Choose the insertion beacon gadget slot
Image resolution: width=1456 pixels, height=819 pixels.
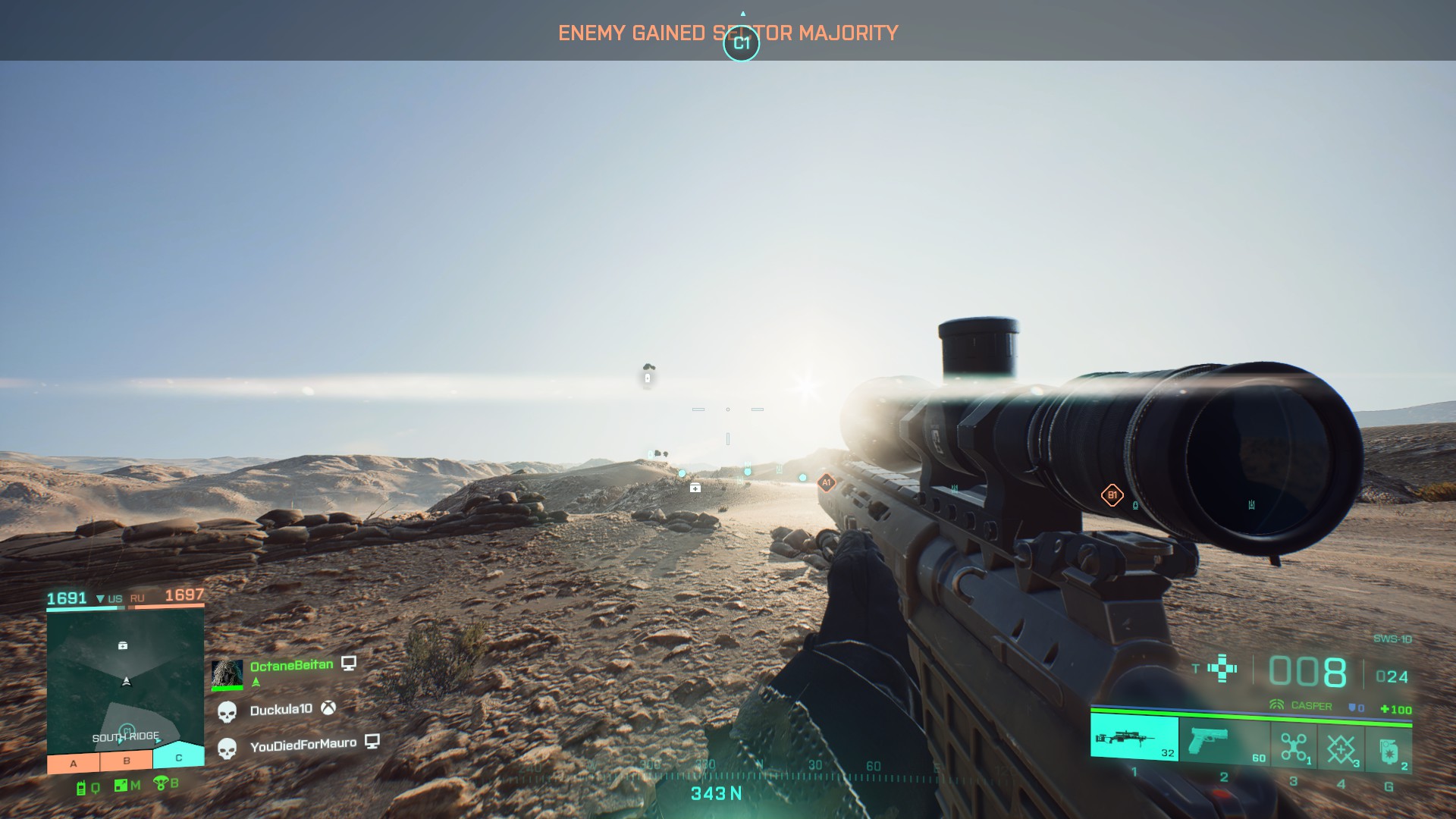[x=1341, y=748]
